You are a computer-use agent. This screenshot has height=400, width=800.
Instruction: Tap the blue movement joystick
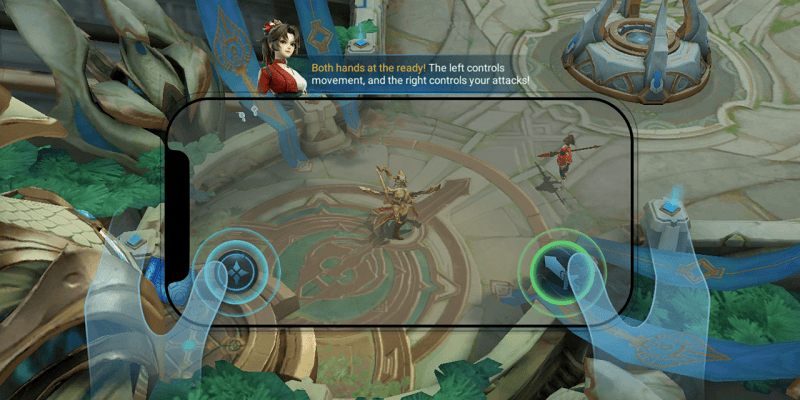click(x=236, y=268)
